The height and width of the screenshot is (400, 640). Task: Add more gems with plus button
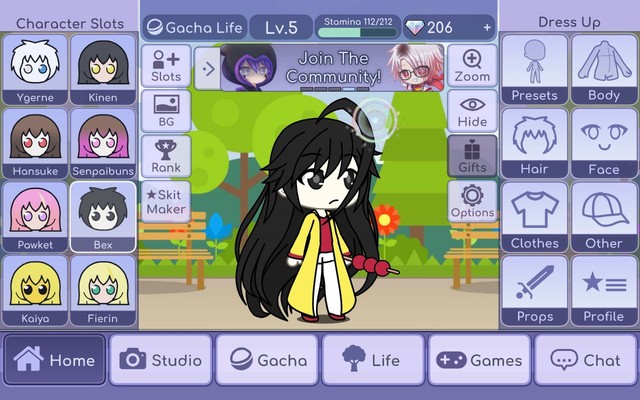tap(487, 27)
